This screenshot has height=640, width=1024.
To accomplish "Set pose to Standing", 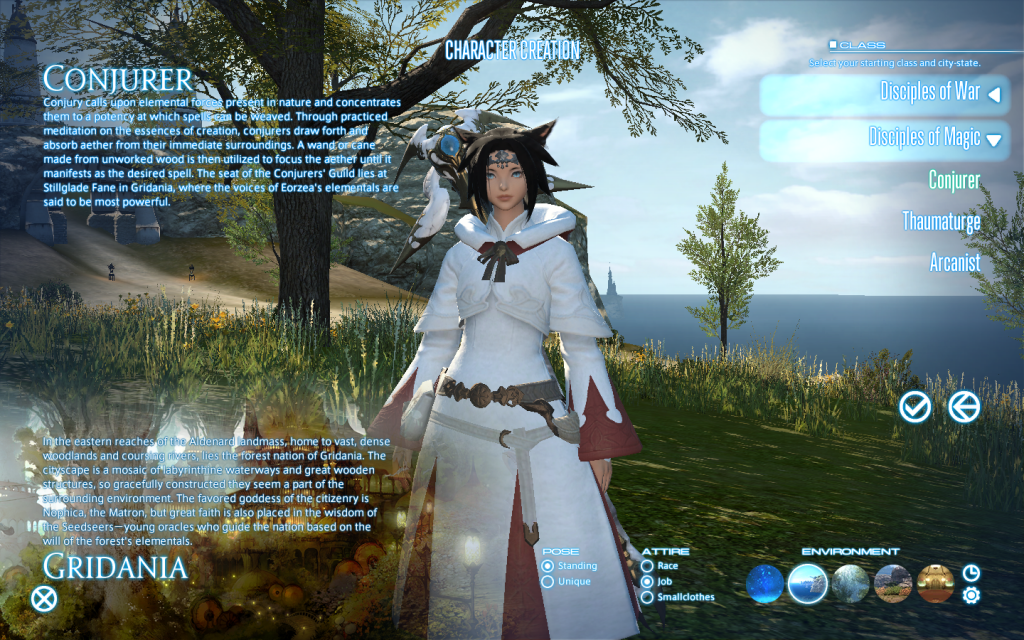I will tap(548, 566).
